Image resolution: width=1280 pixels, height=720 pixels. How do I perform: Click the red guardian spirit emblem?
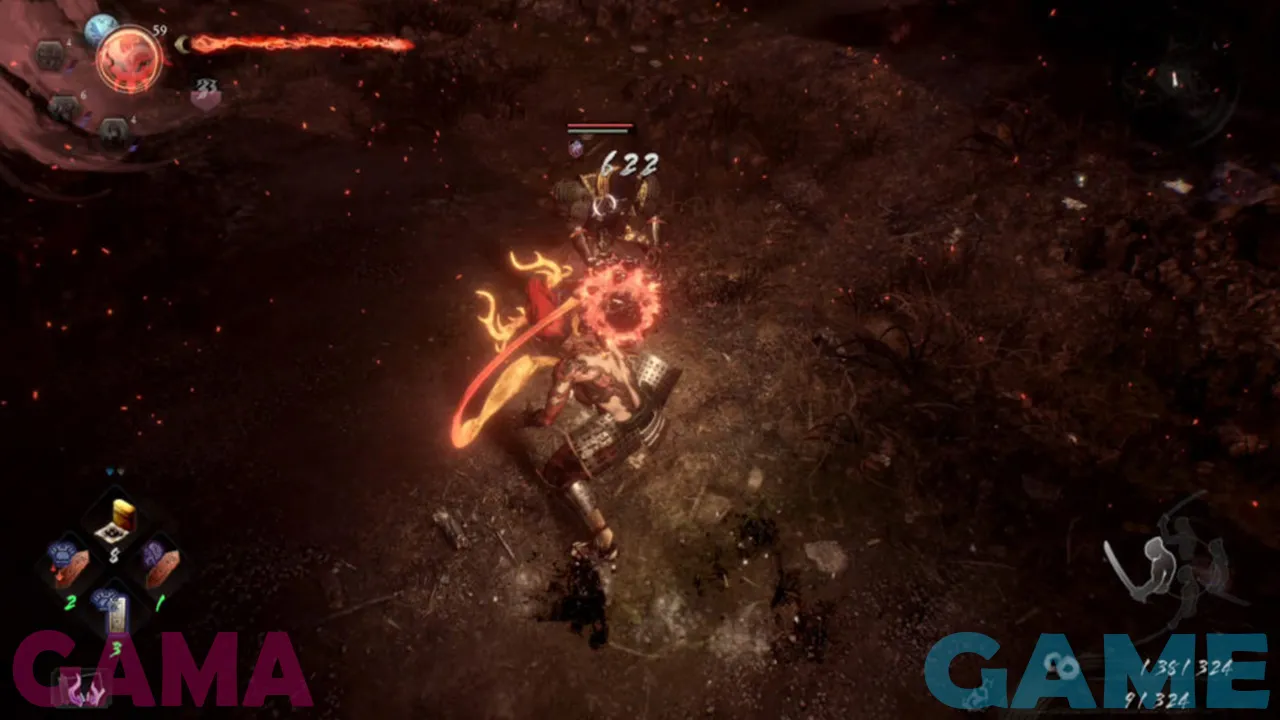click(x=129, y=59)
